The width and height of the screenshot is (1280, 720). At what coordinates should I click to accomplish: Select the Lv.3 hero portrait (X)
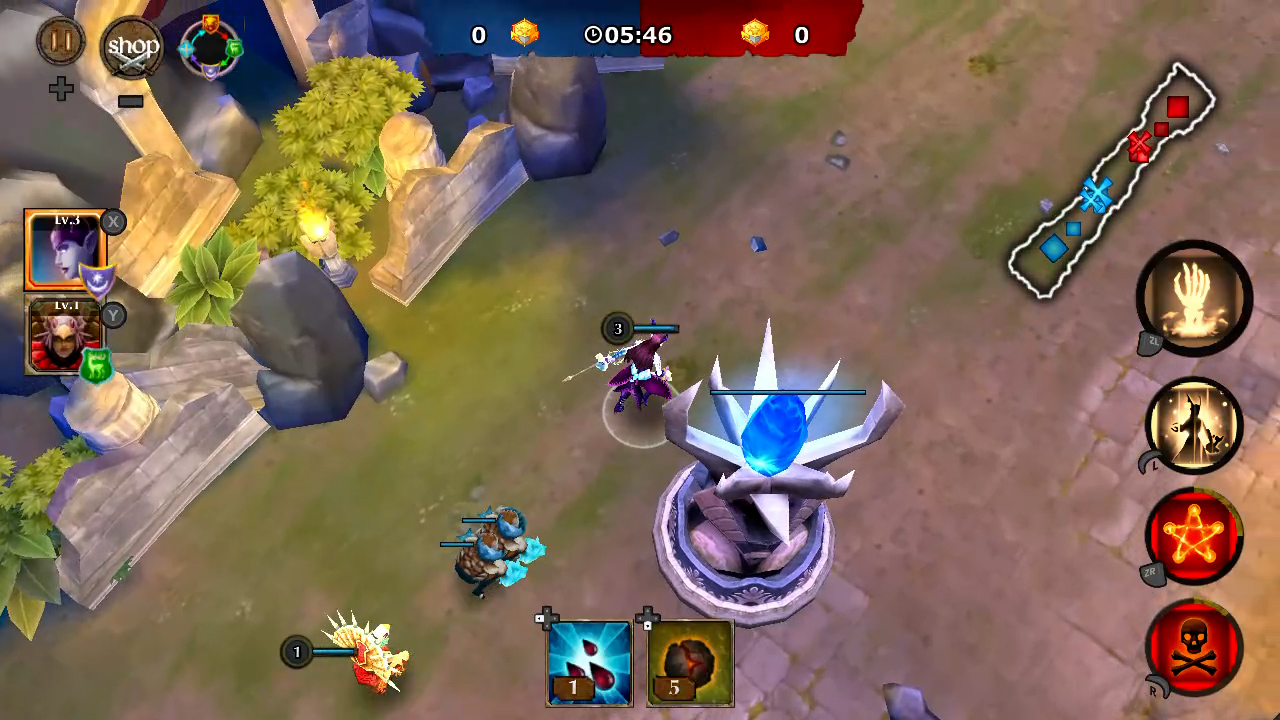pos(62,248)
